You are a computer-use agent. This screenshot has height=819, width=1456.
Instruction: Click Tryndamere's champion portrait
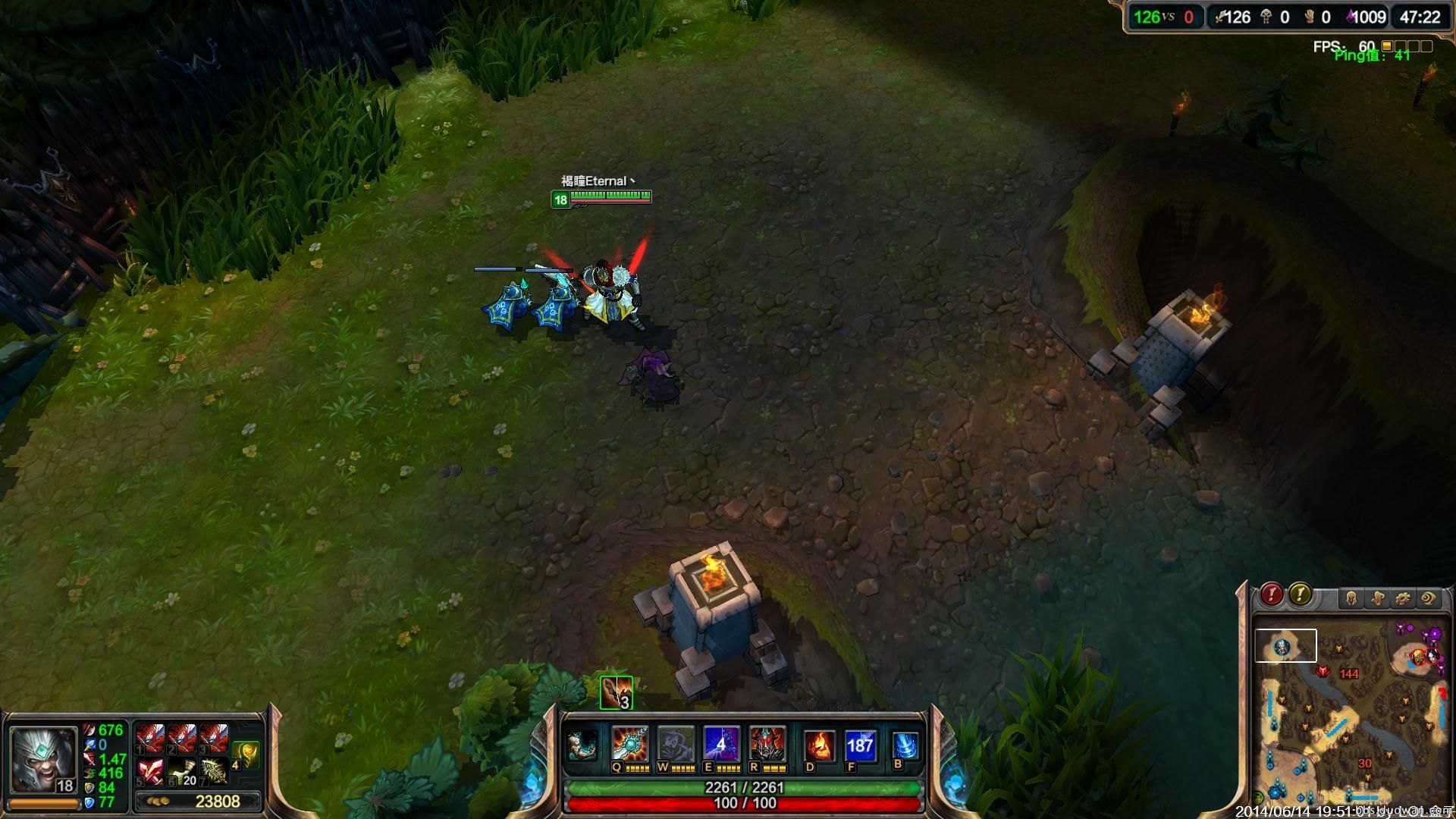click(x=43, y=758)
